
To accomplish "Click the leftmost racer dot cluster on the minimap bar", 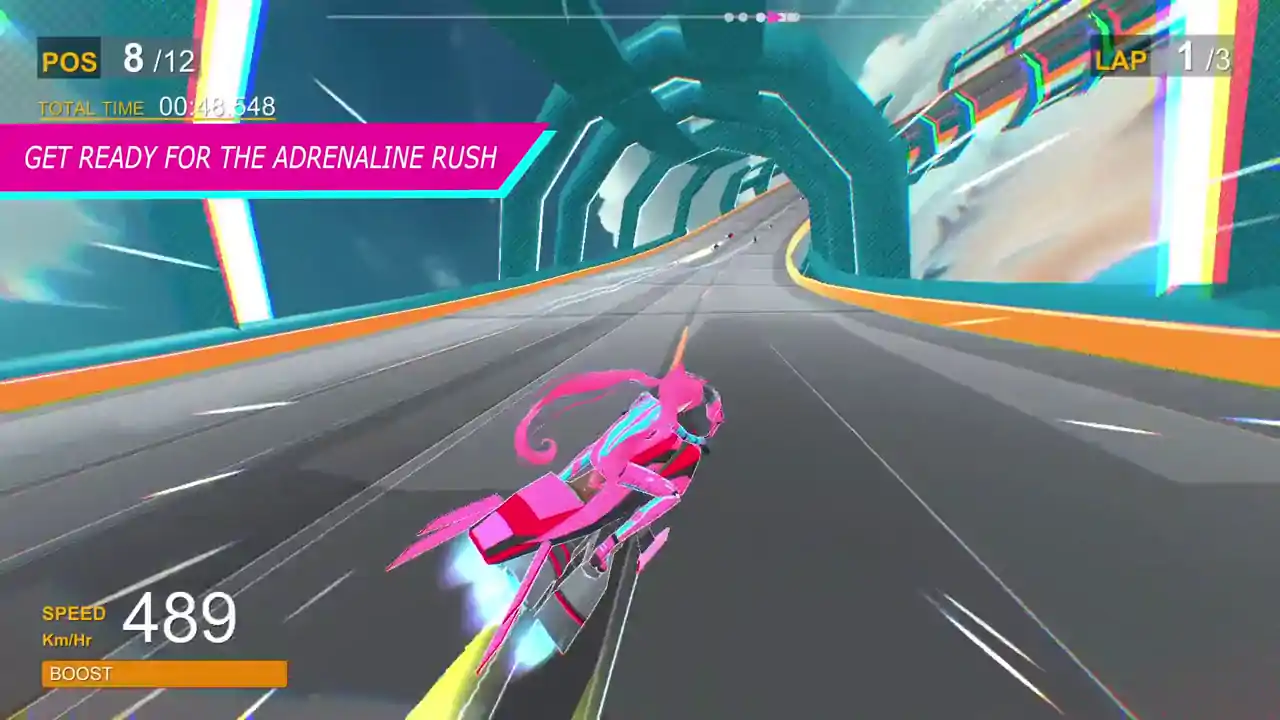I will [x=730, y=17].
